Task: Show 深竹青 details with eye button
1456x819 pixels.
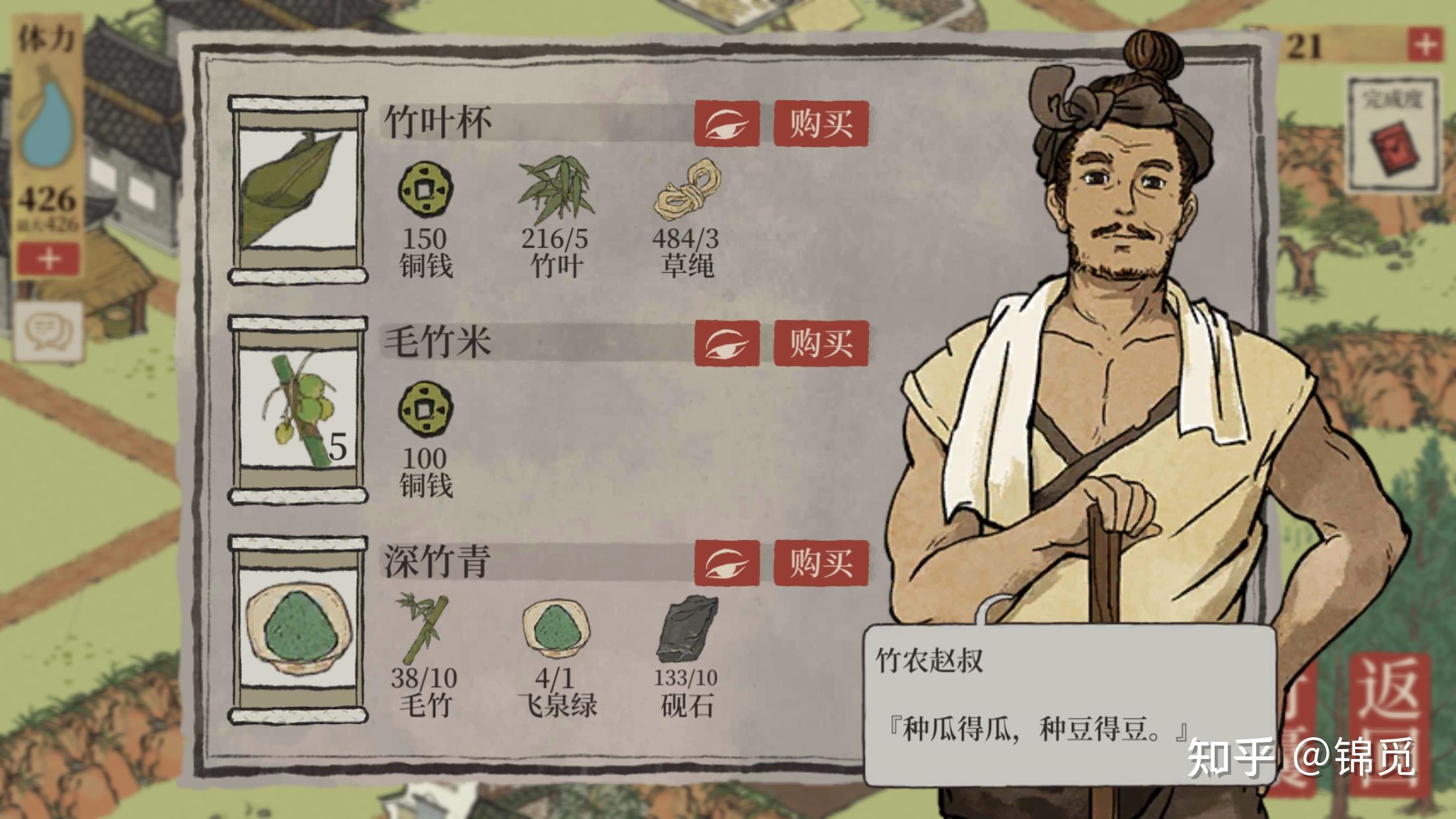Action: pyautogui.click(x=727, y=562)
